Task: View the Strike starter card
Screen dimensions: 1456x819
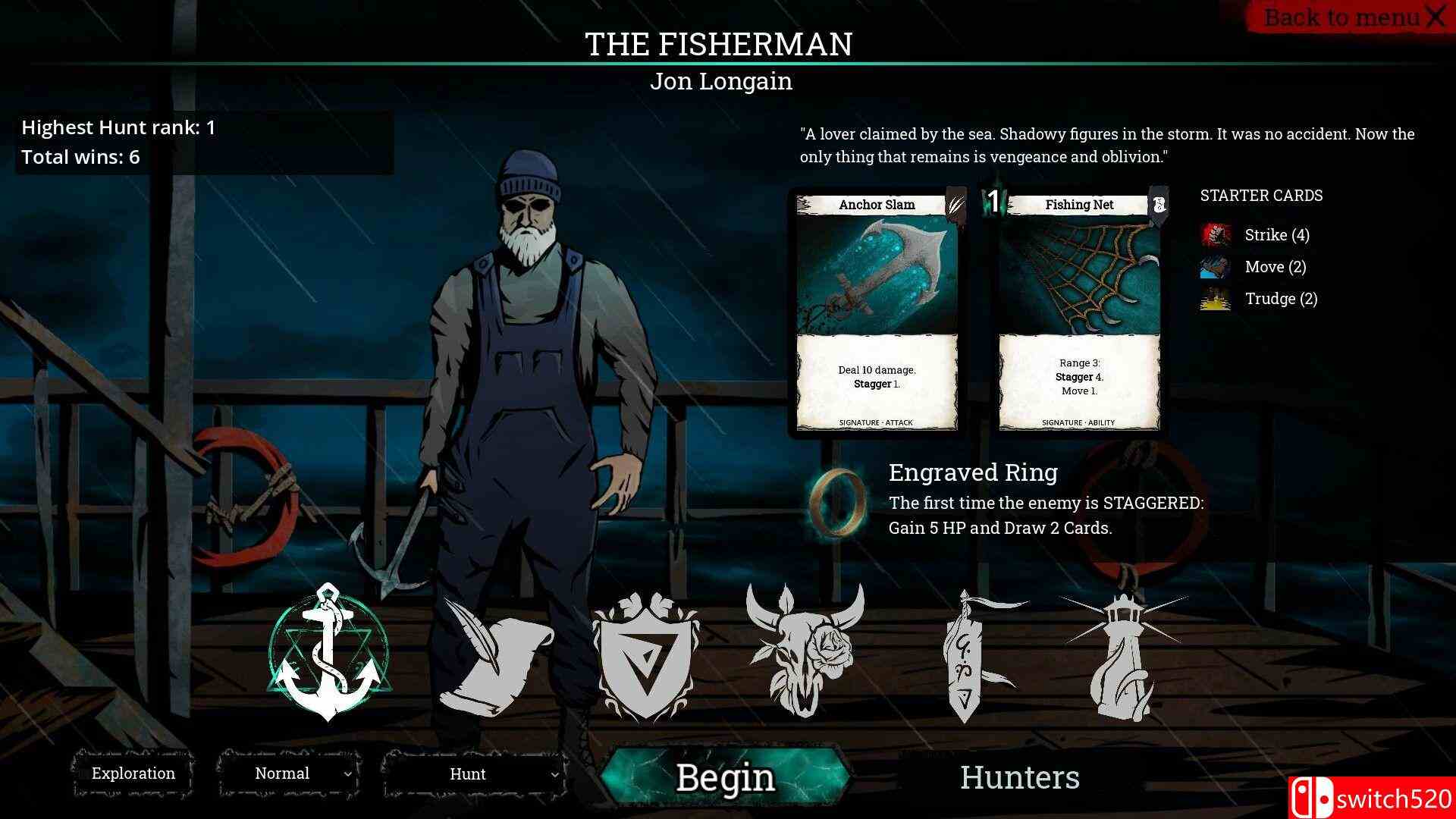Action: tap(1276, 235)
